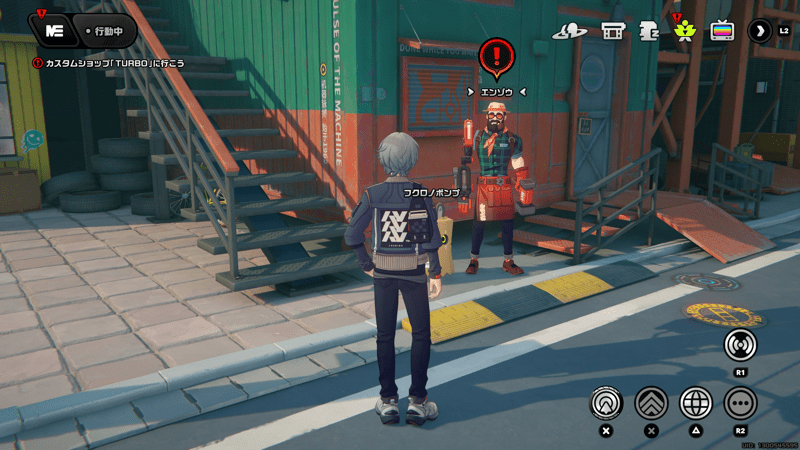This screenshot has height=450, width=800.
Task: Open the globe icon button
Action: [x=696, y=403]
